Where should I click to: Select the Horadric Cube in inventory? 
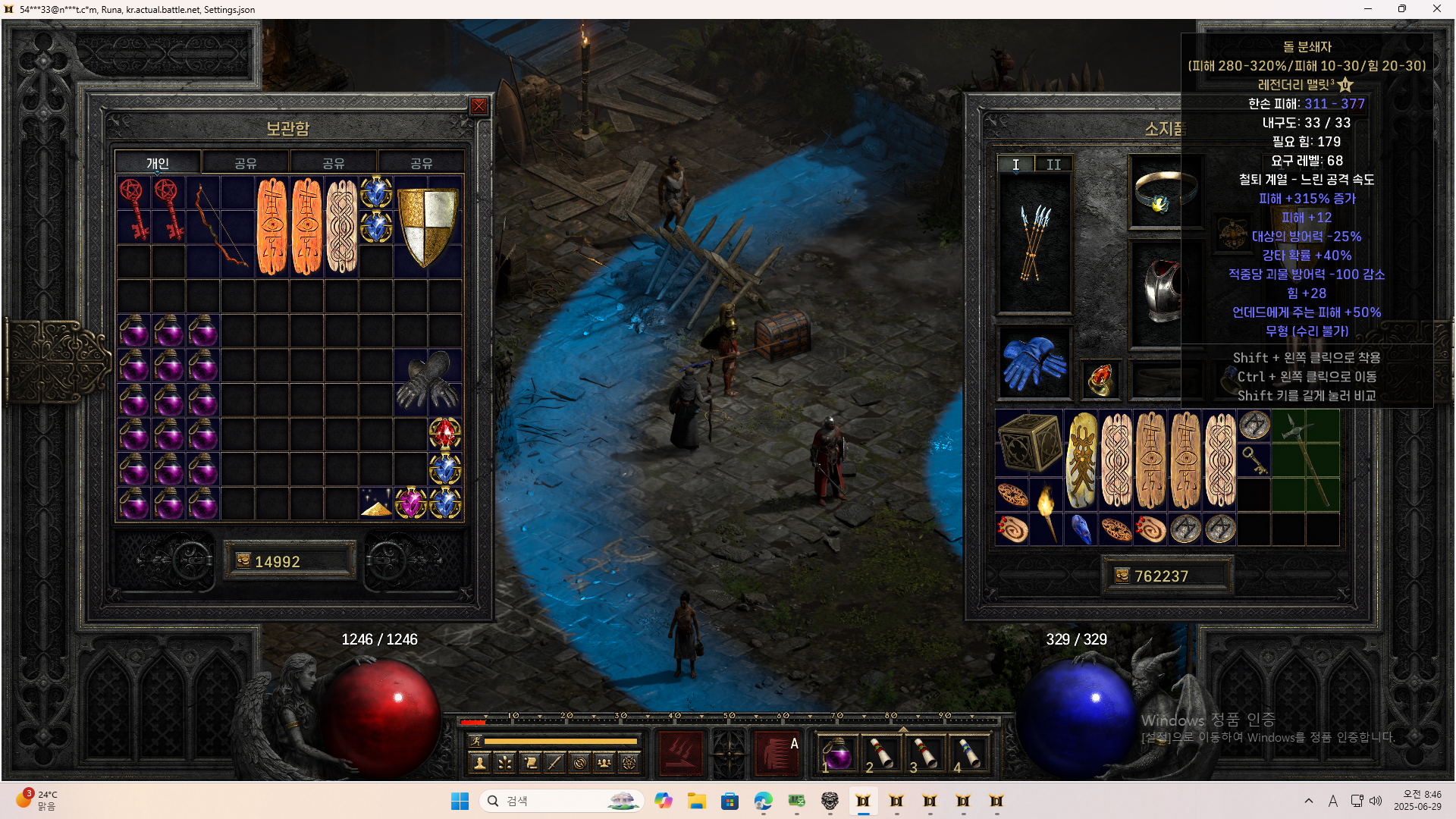pyautogui.click(x=1029, y=444)
